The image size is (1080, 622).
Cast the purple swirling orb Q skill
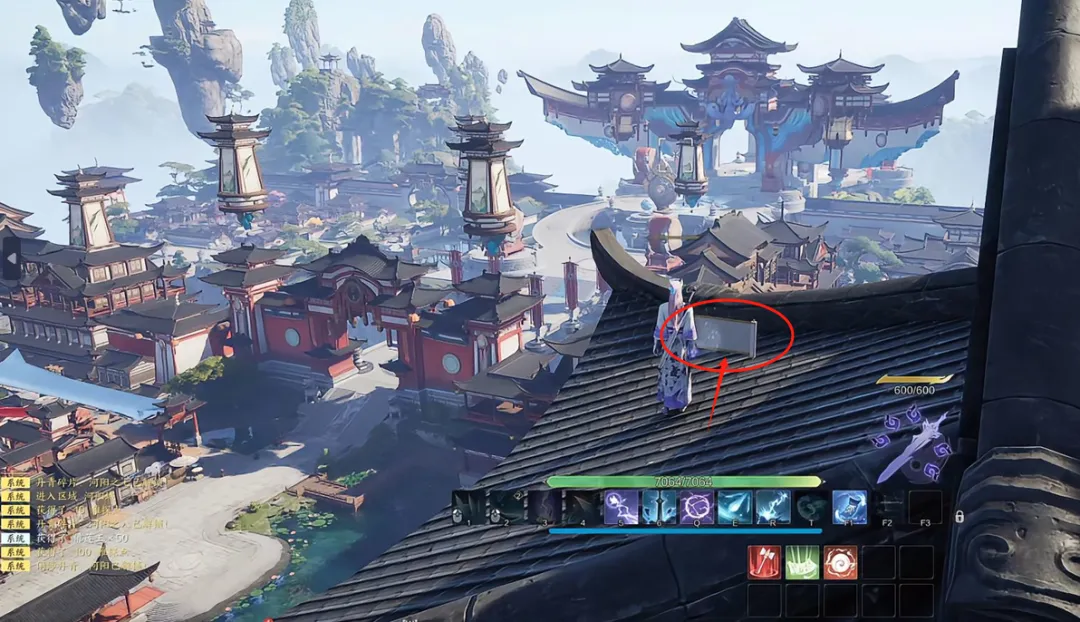[x=697, y=507]
